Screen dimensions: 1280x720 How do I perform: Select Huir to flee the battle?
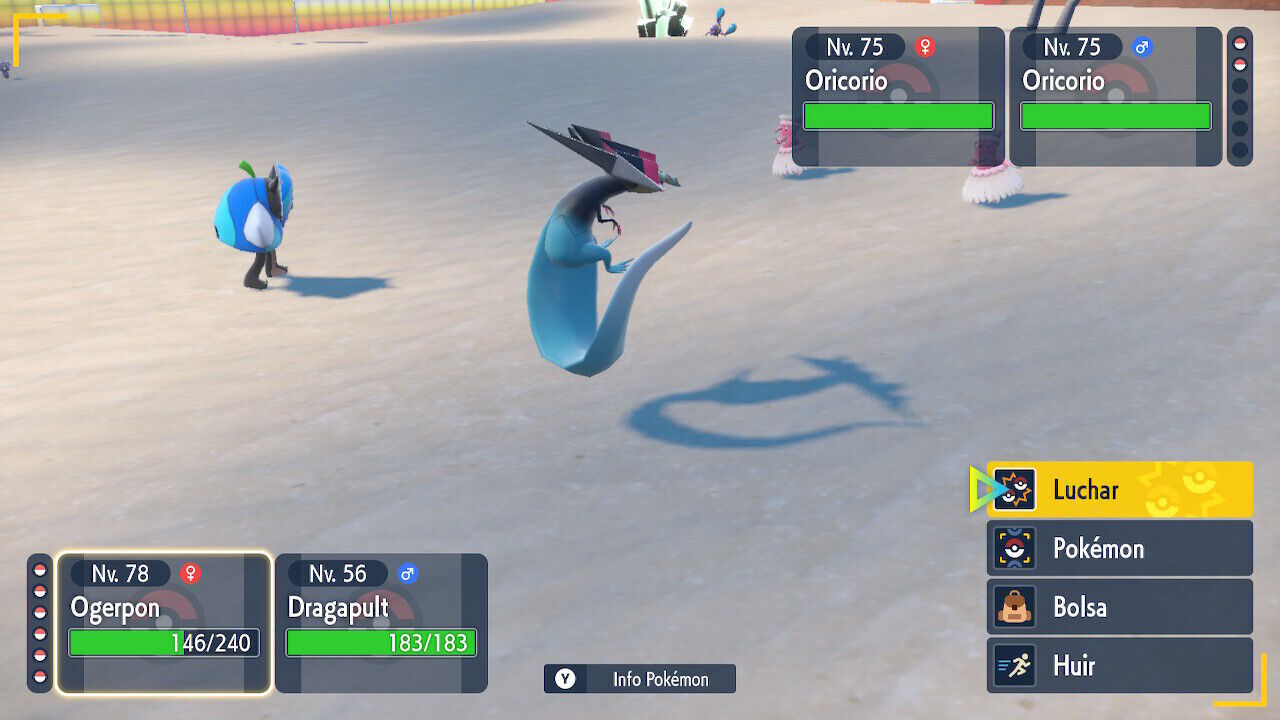click(x=1119, y=665)
